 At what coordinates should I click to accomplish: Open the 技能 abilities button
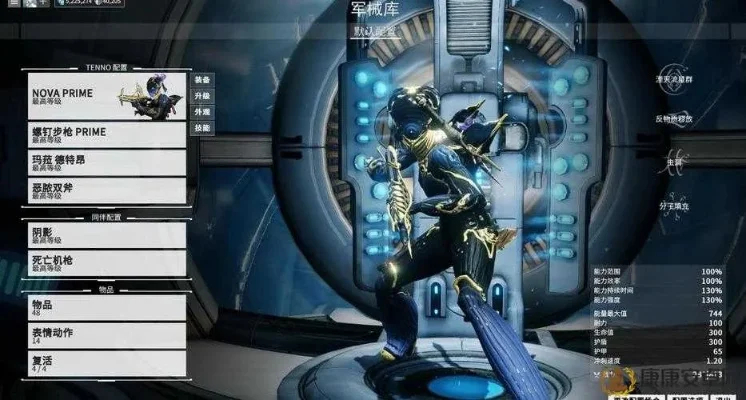click(x=203, y=129)
